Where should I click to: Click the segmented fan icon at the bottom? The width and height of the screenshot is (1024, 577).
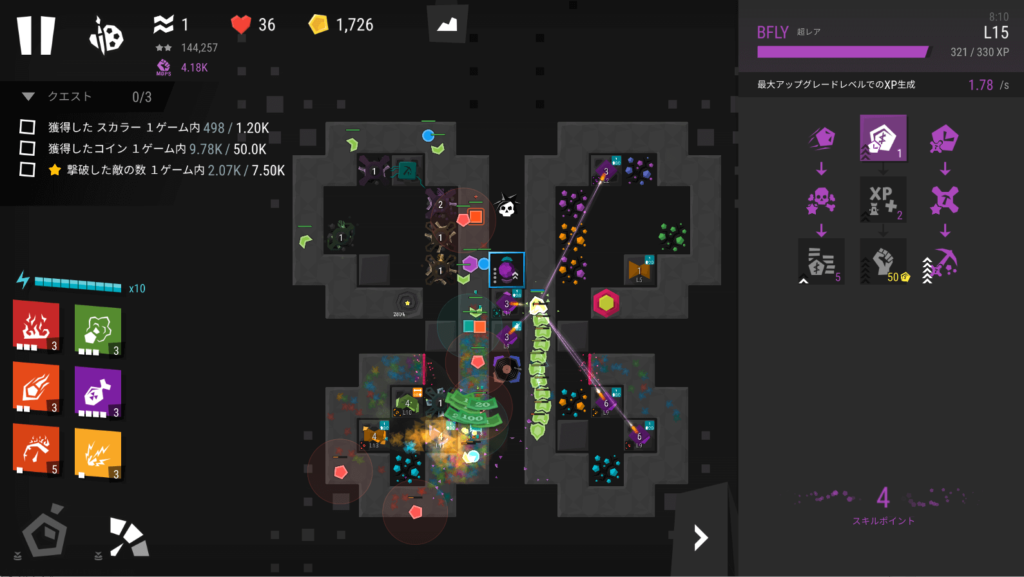127,538
